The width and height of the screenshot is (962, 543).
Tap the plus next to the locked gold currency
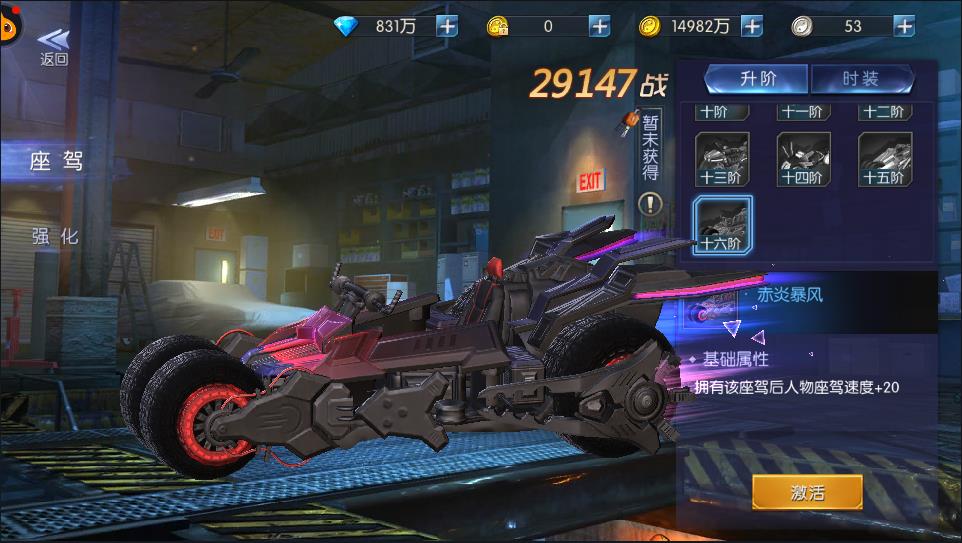coord(599,27)
